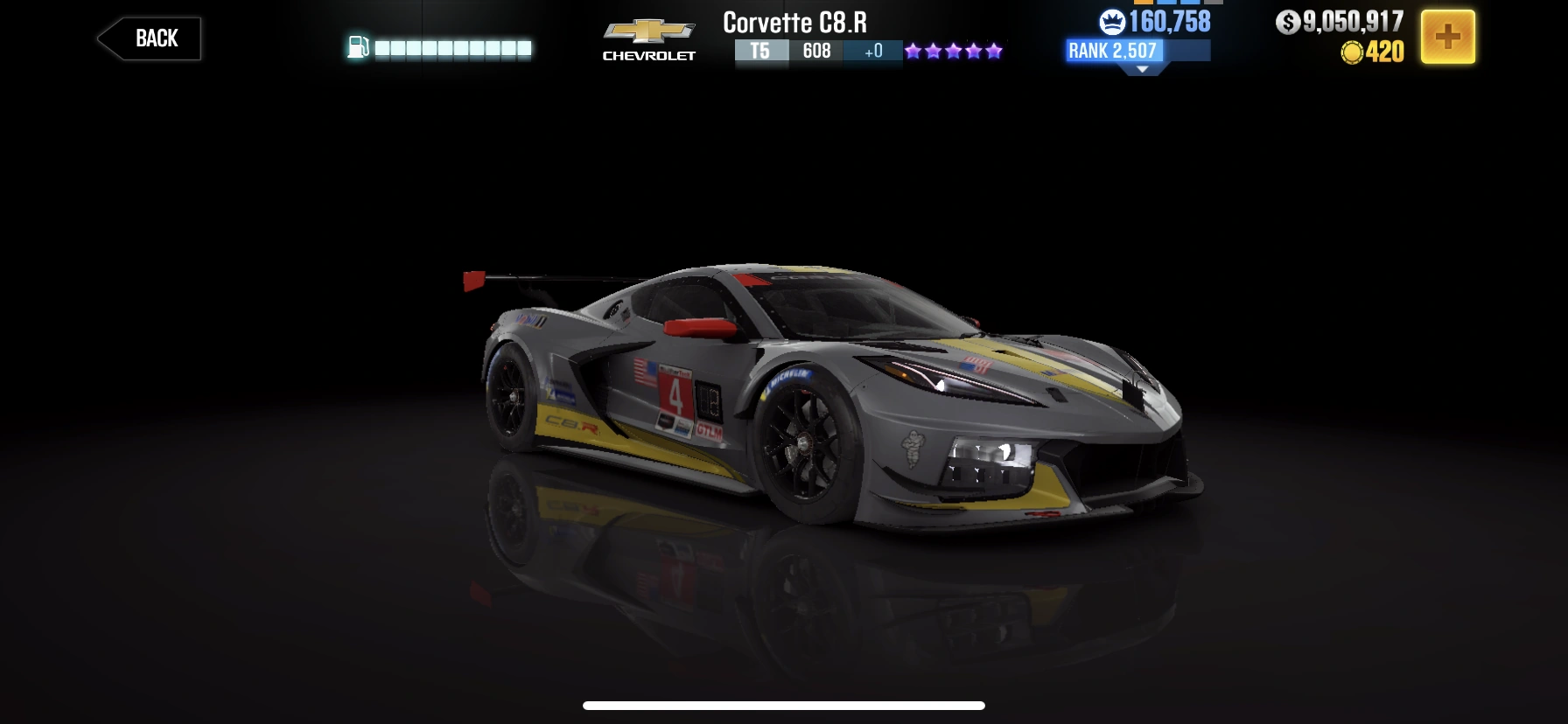
Task: Select the T5 tier badge
Action: pos(760,52)
